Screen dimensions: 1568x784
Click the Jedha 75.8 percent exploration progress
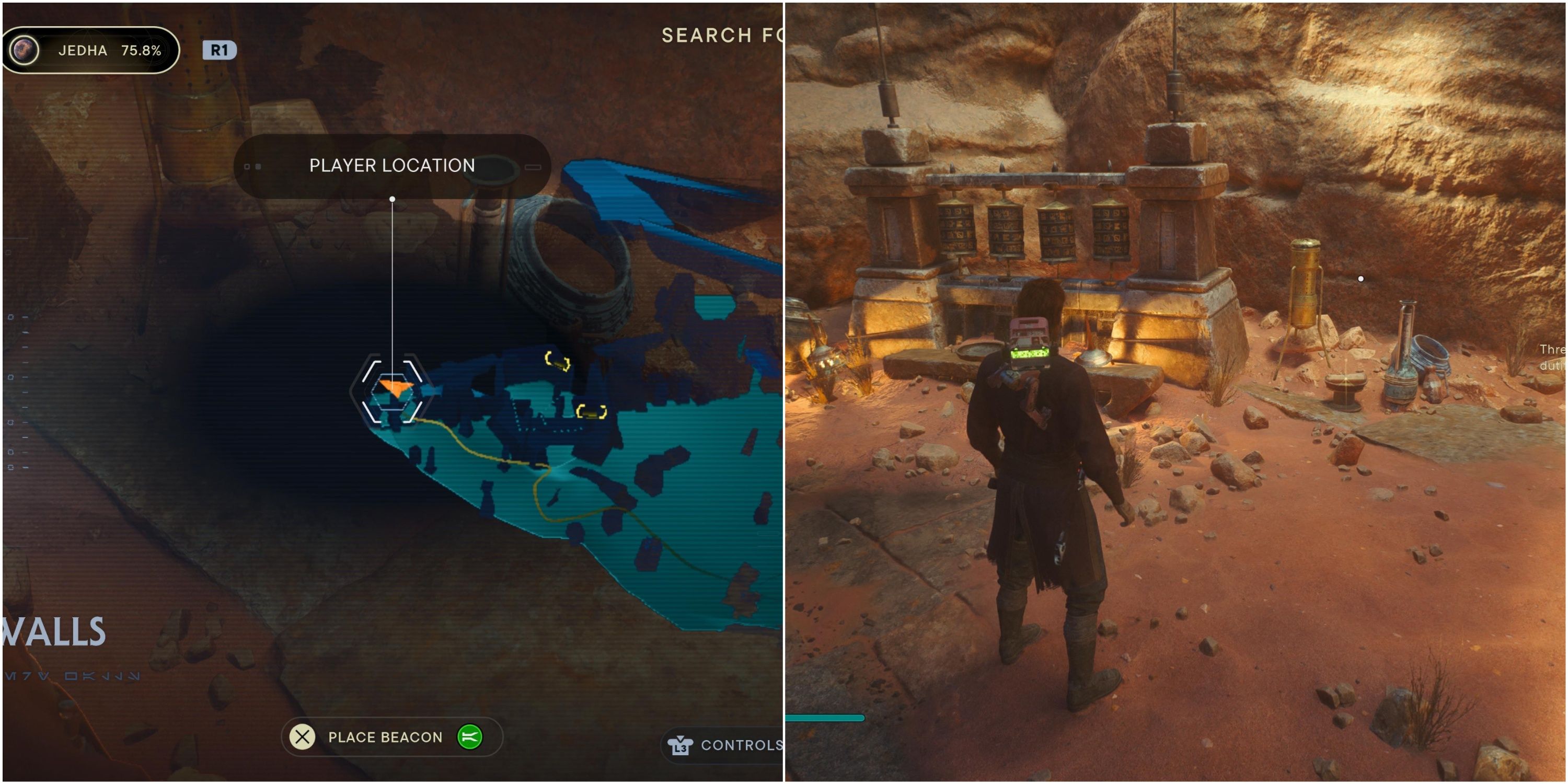108,51
